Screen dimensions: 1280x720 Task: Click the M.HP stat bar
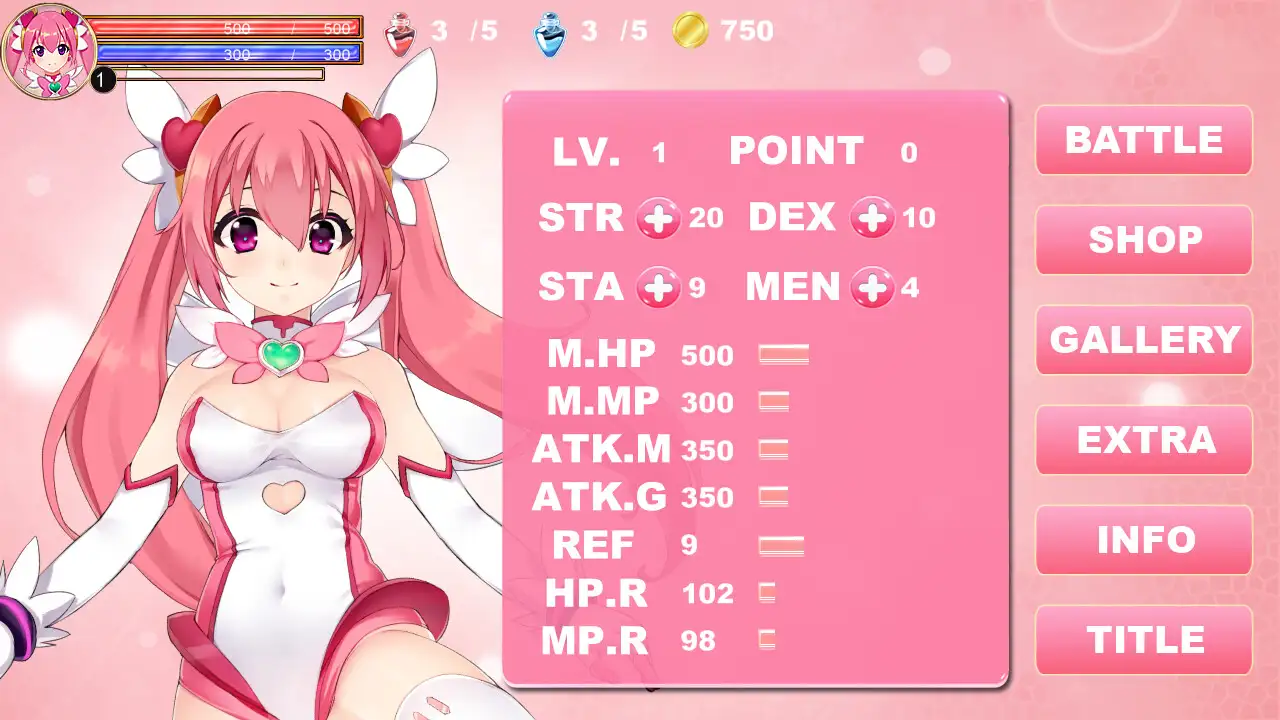[x=784, y=354]
